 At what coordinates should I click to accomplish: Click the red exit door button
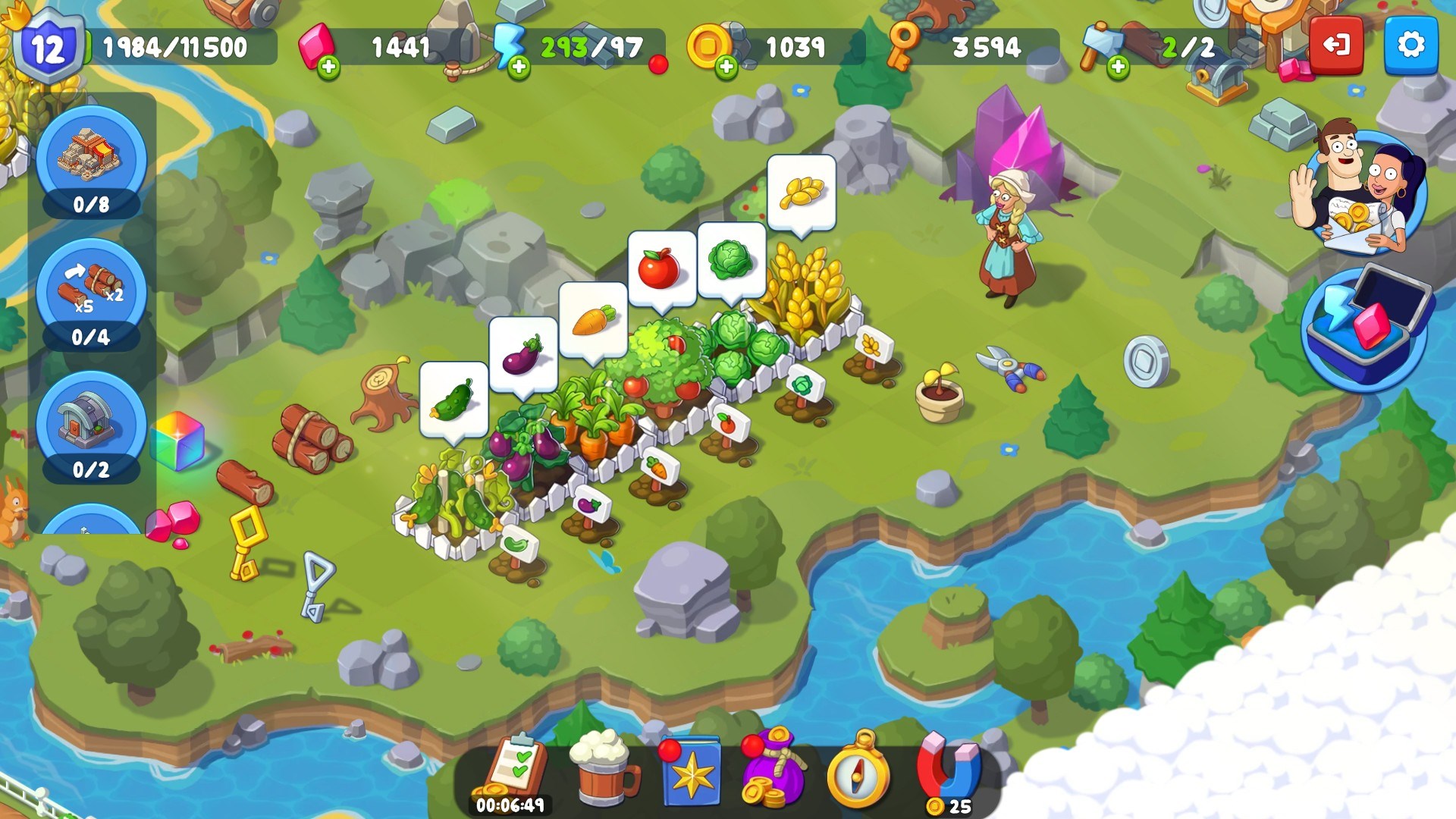1336,45
